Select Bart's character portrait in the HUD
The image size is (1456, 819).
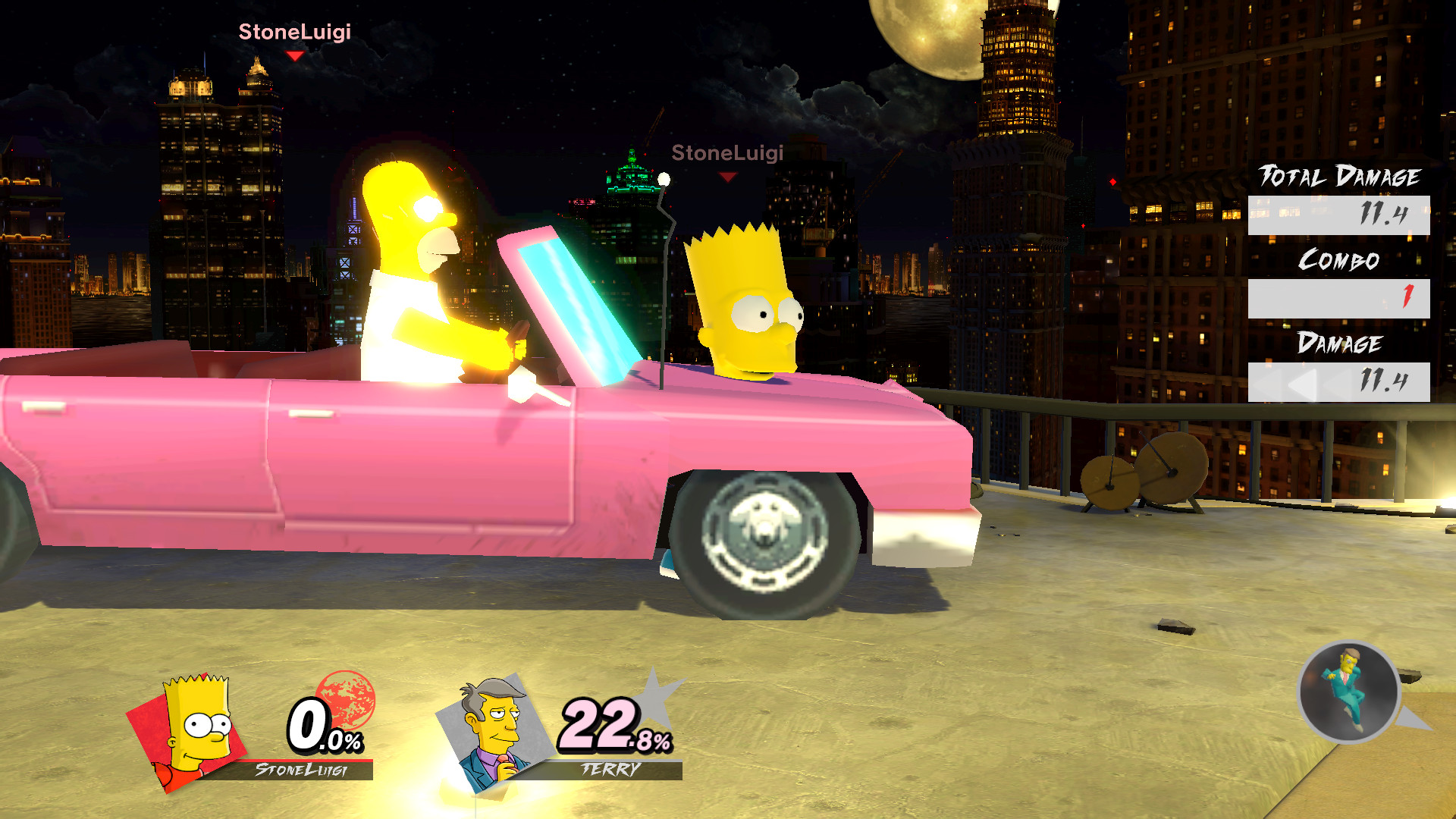coord(196,726)
